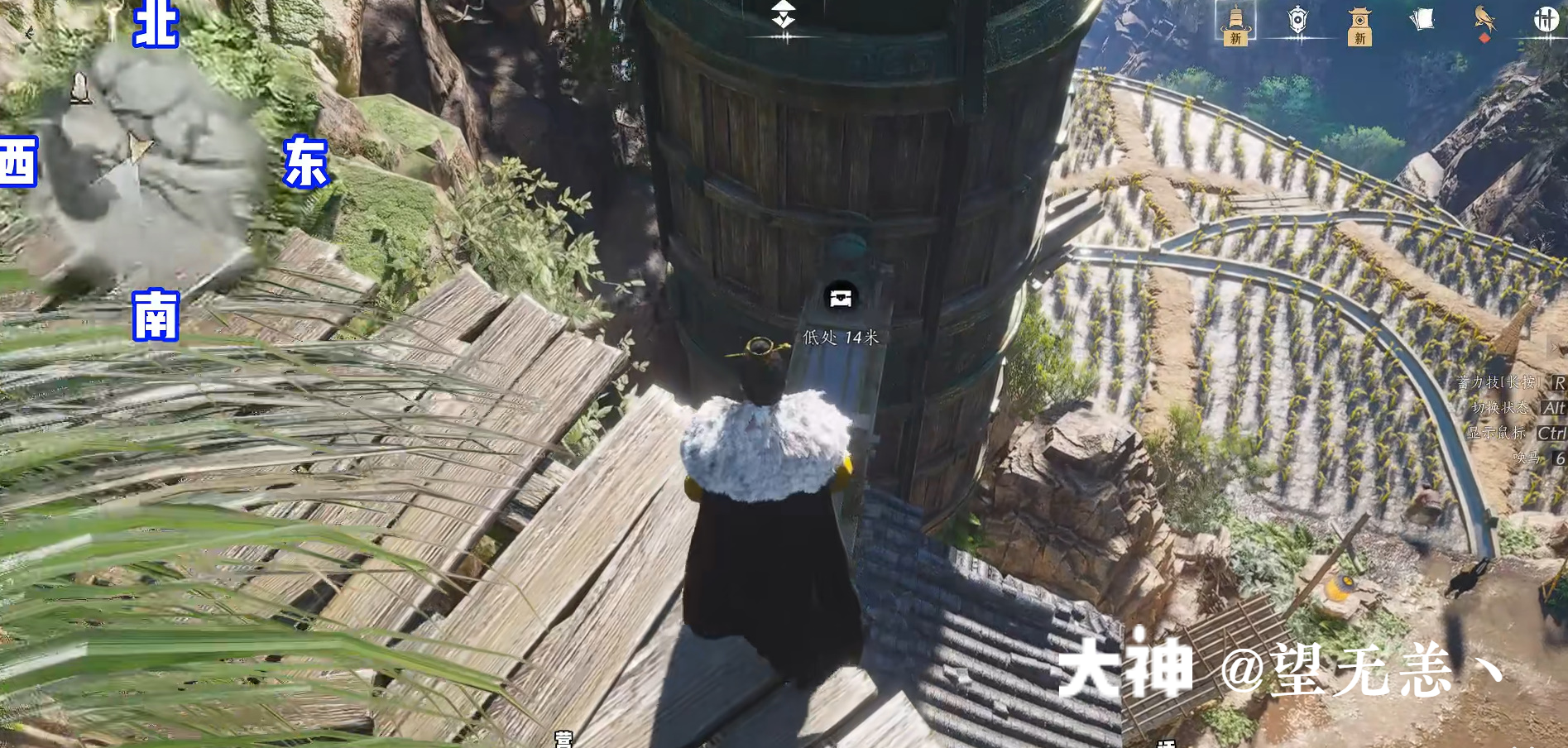Select the treasure chest tracker marker

coord(841,298)
